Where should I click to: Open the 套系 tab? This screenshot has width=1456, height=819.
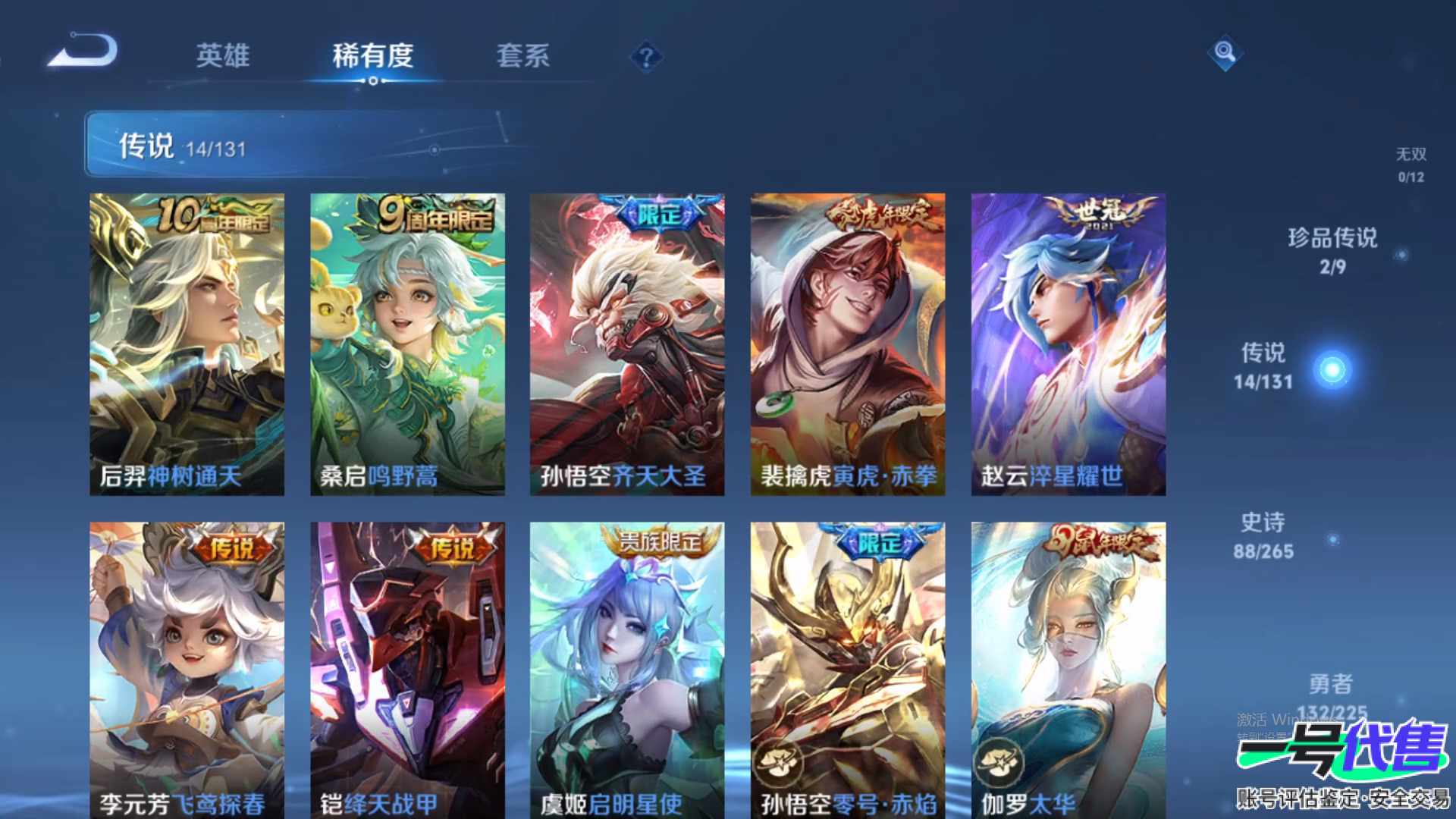coord(522,55)
